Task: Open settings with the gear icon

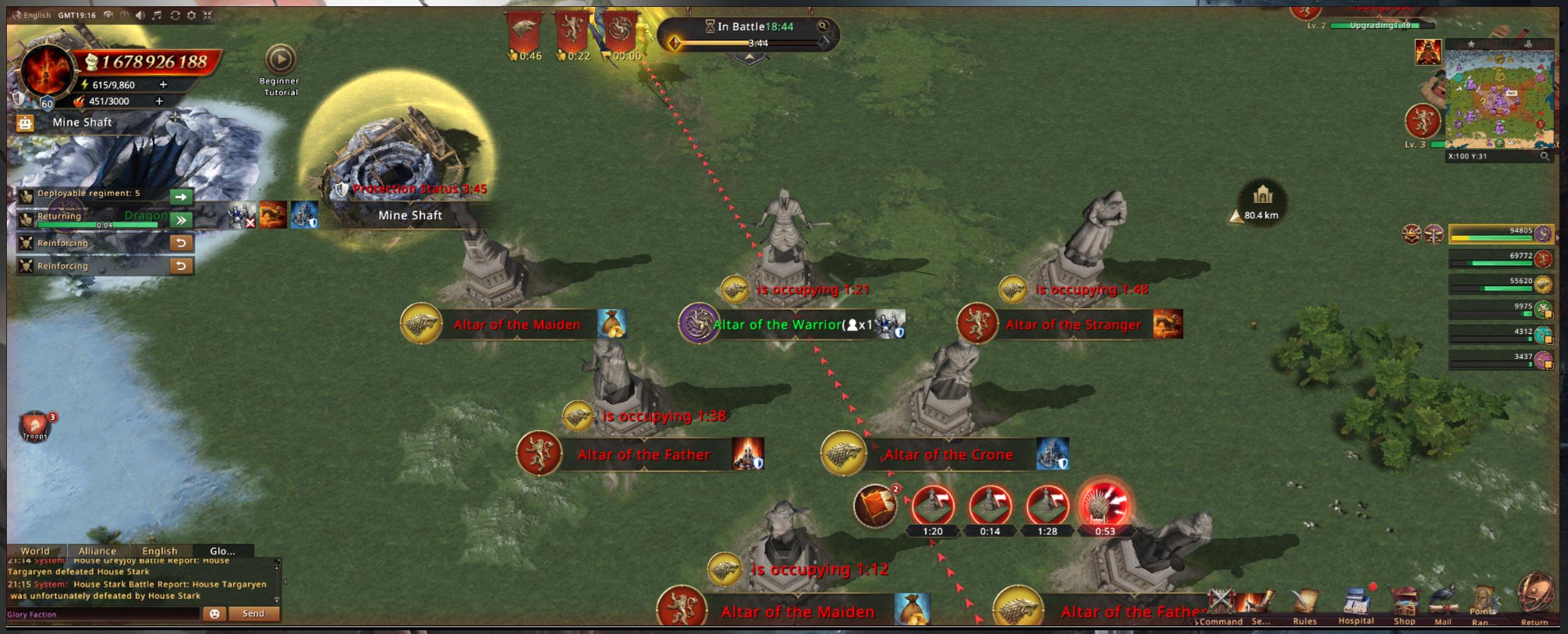Action: click(192, 15)
